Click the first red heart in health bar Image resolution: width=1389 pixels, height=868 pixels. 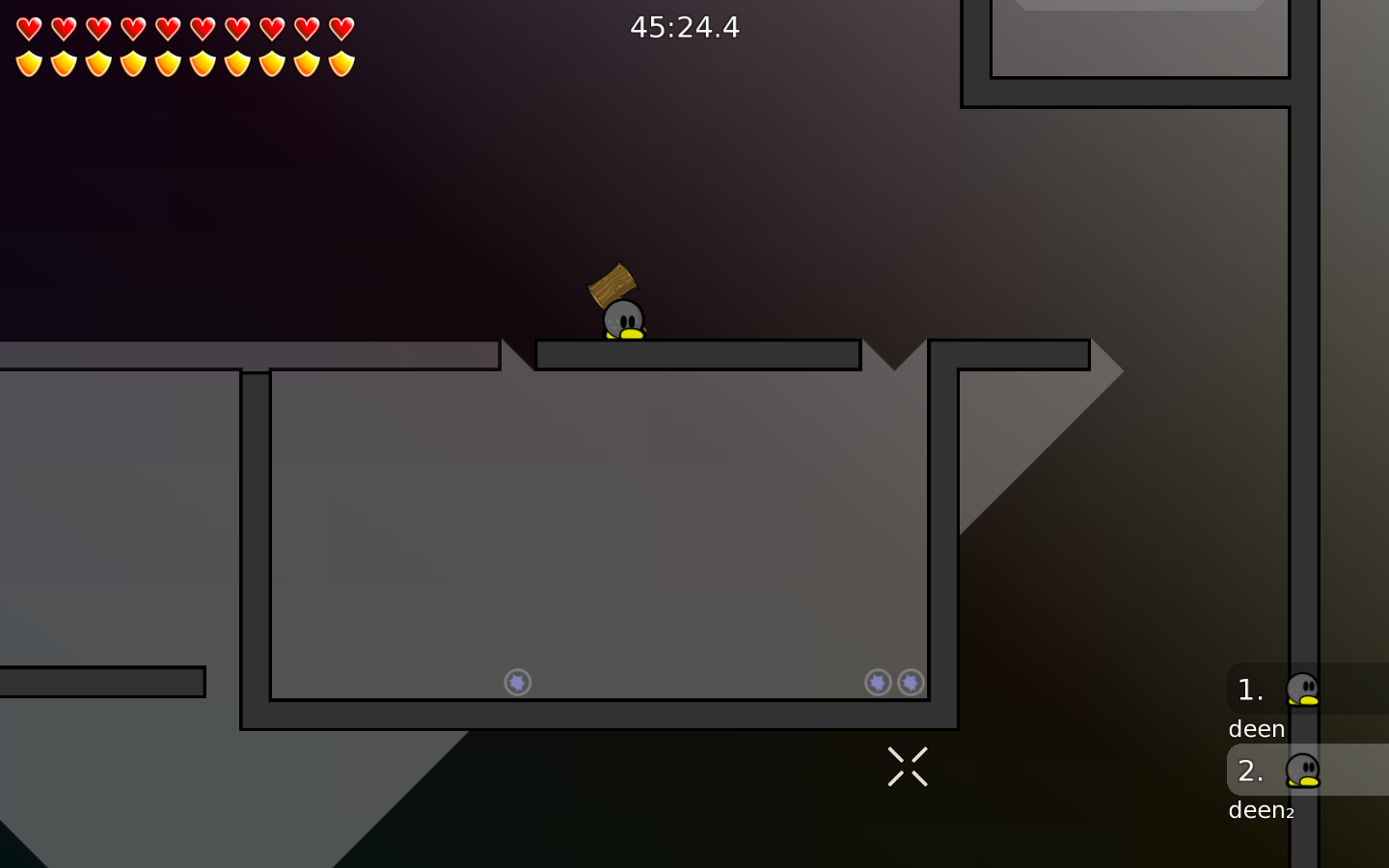point(28,28)
